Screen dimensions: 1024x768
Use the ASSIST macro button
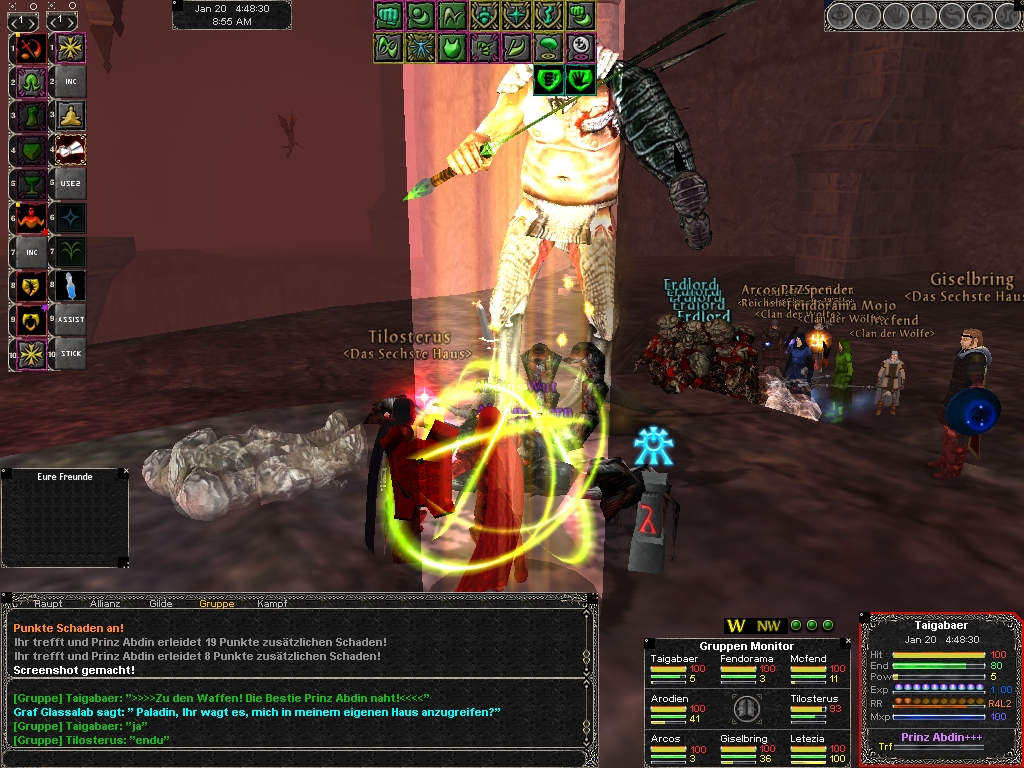(70, 320)
